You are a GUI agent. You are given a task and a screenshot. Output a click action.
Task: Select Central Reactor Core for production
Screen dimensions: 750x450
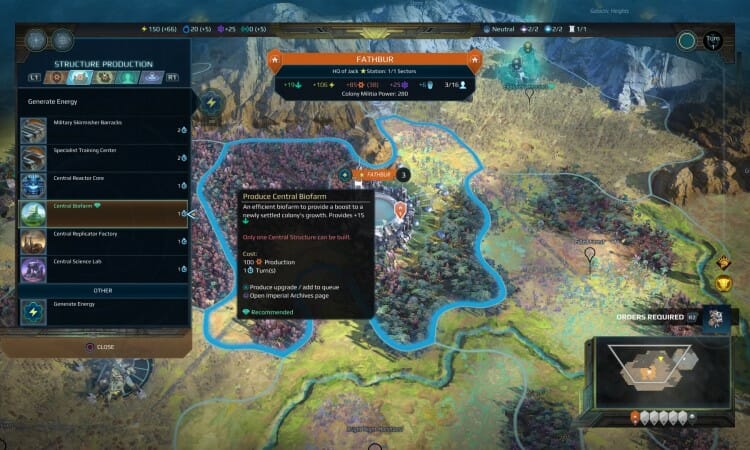coord(100,185)
